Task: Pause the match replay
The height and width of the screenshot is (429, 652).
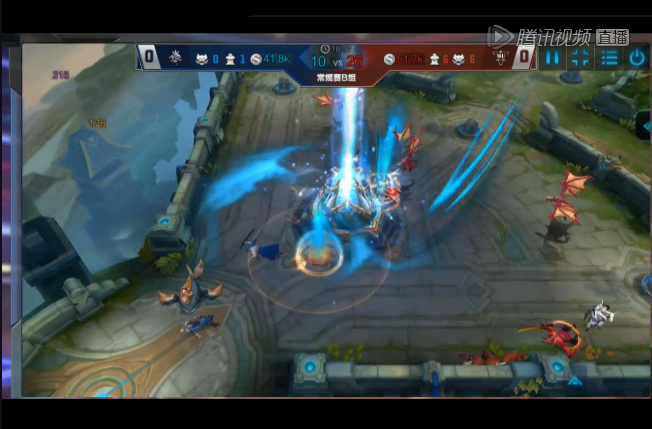Action: click(x=553, y=58)
